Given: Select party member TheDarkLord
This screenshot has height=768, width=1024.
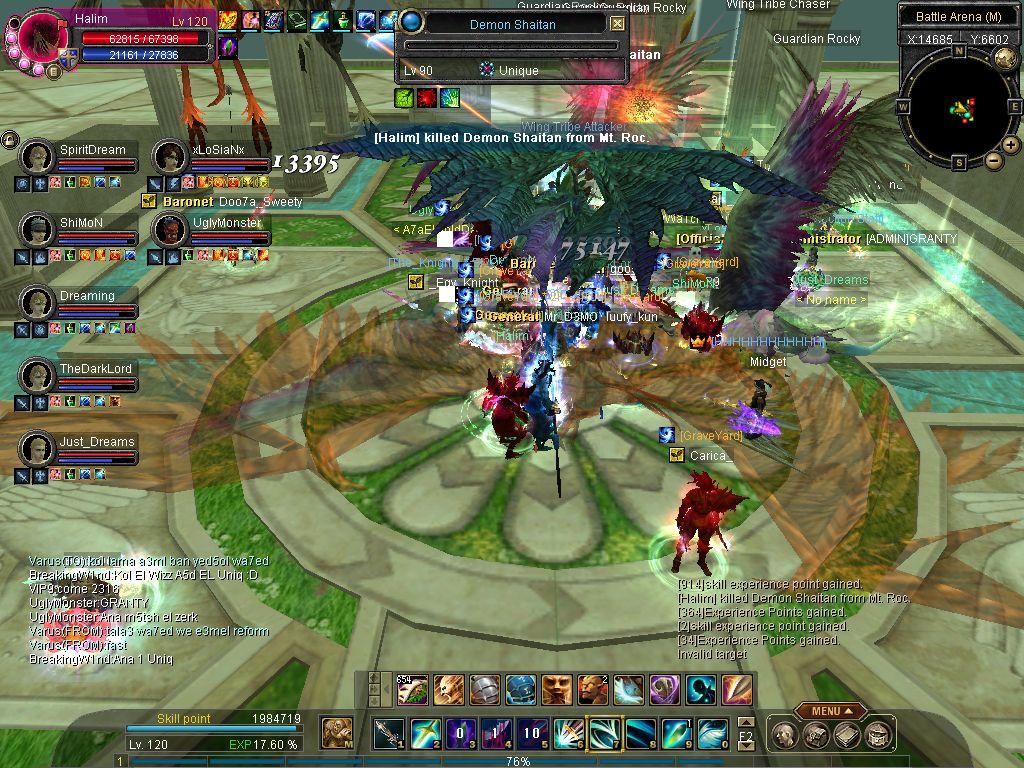Looking at the screenshot, I should point(38,376).
